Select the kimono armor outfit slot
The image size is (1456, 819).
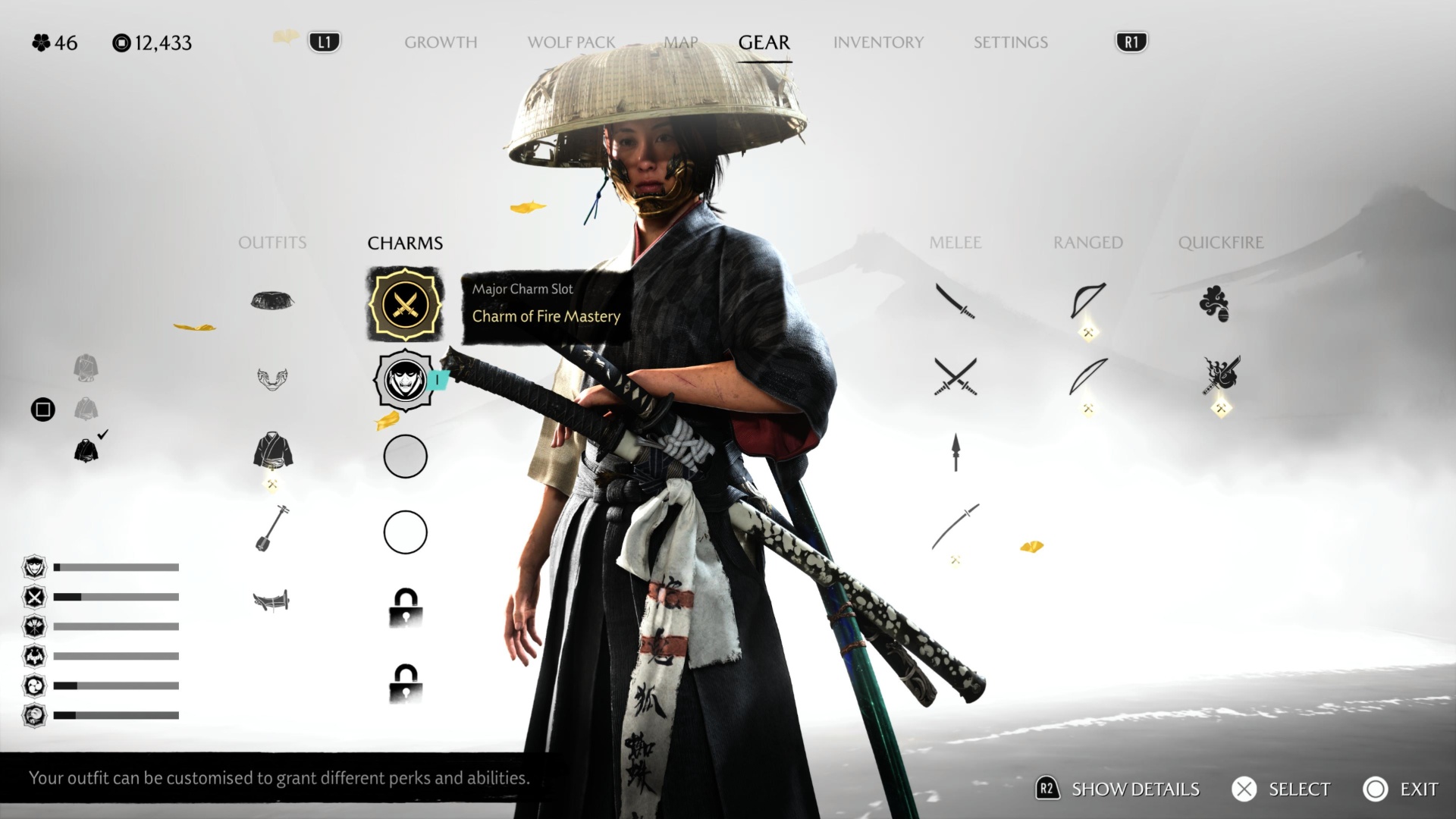pos(272,451)
